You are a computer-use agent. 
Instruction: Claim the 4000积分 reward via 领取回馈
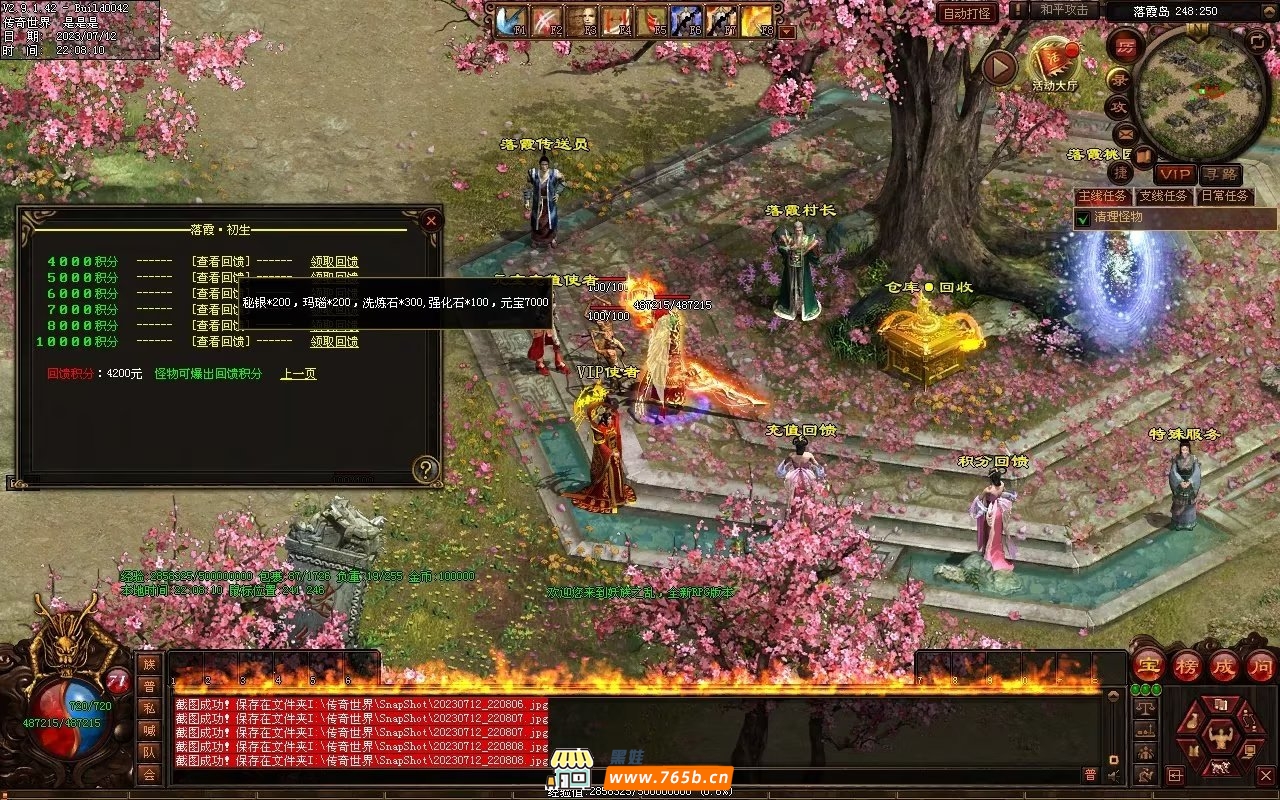tap(334, 262)
